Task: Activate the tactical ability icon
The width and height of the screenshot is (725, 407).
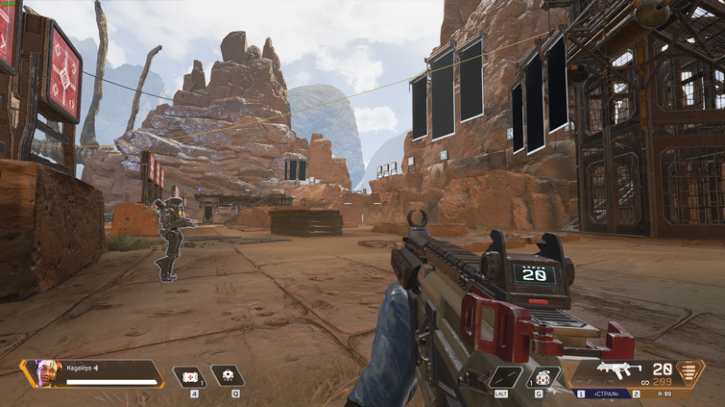Action: [227, 376]
